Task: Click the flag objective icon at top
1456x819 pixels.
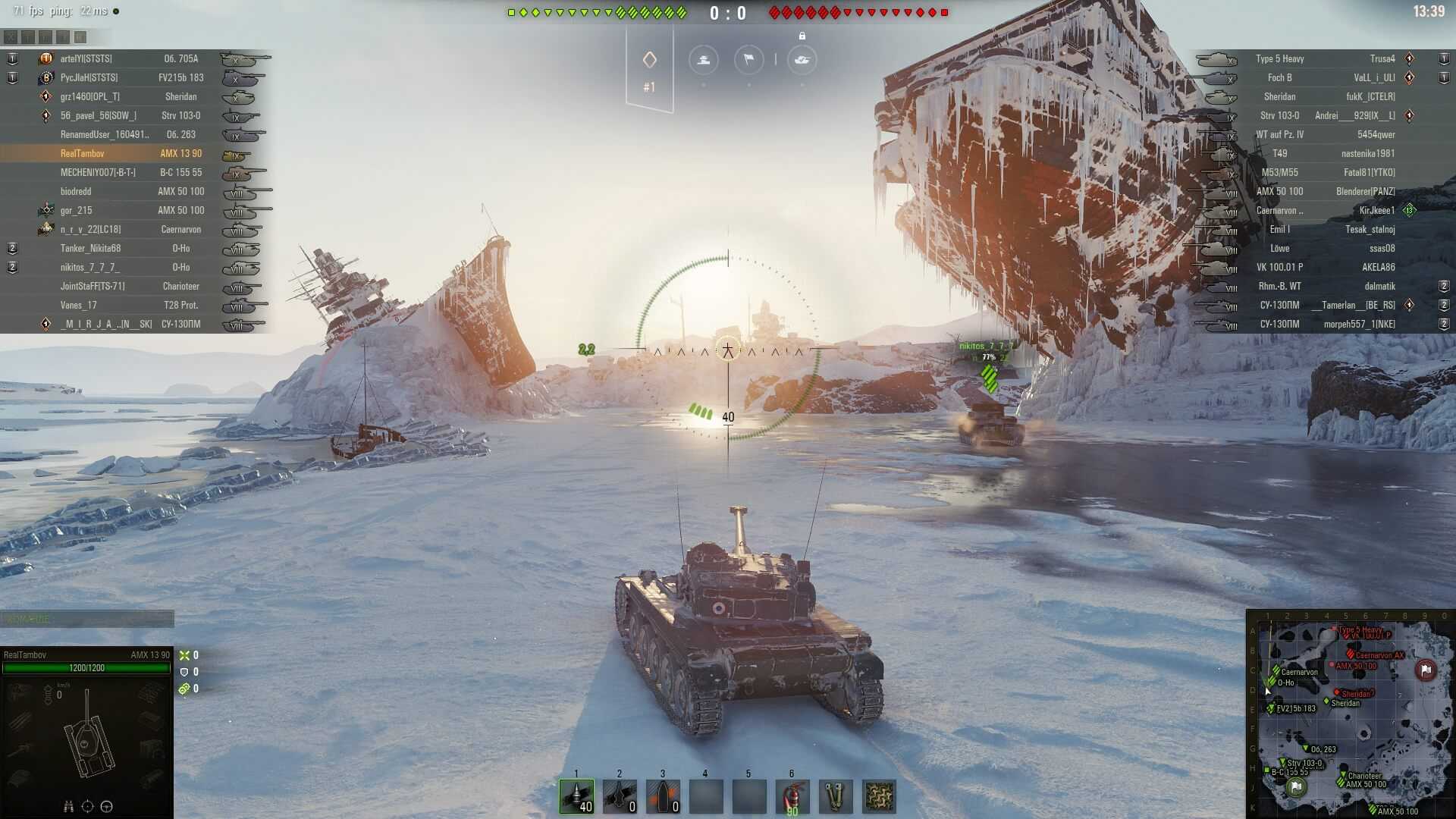Action: pyautogui.click(x=748, y=59)
